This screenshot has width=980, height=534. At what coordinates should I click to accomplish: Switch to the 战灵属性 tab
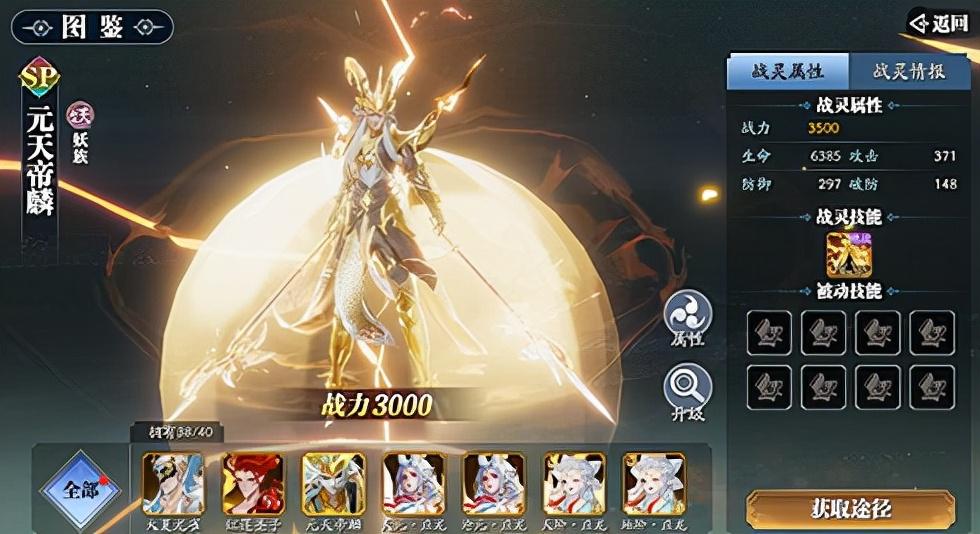tap(787, 71)
